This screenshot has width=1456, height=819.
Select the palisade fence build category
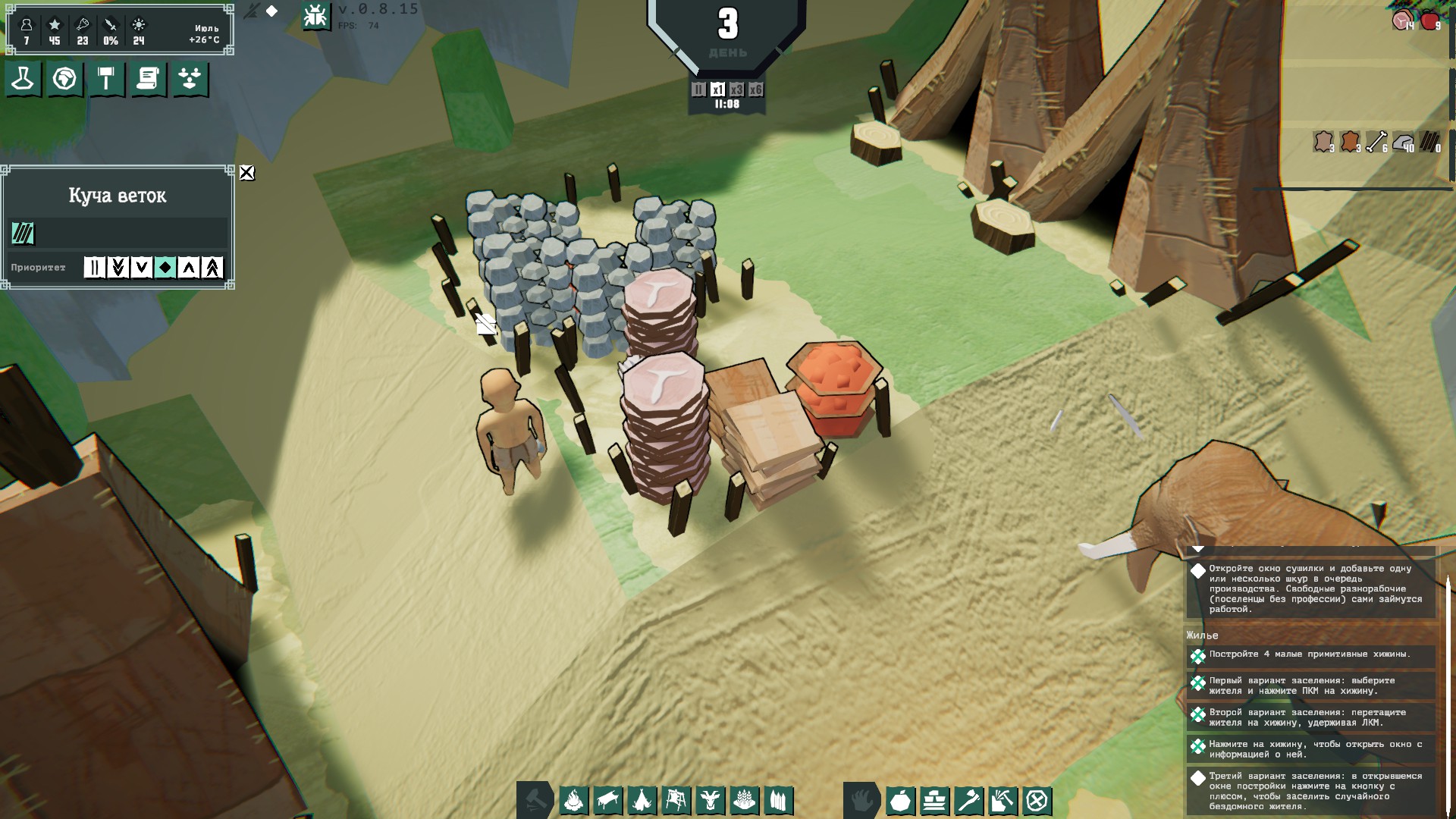pos(778,800)
